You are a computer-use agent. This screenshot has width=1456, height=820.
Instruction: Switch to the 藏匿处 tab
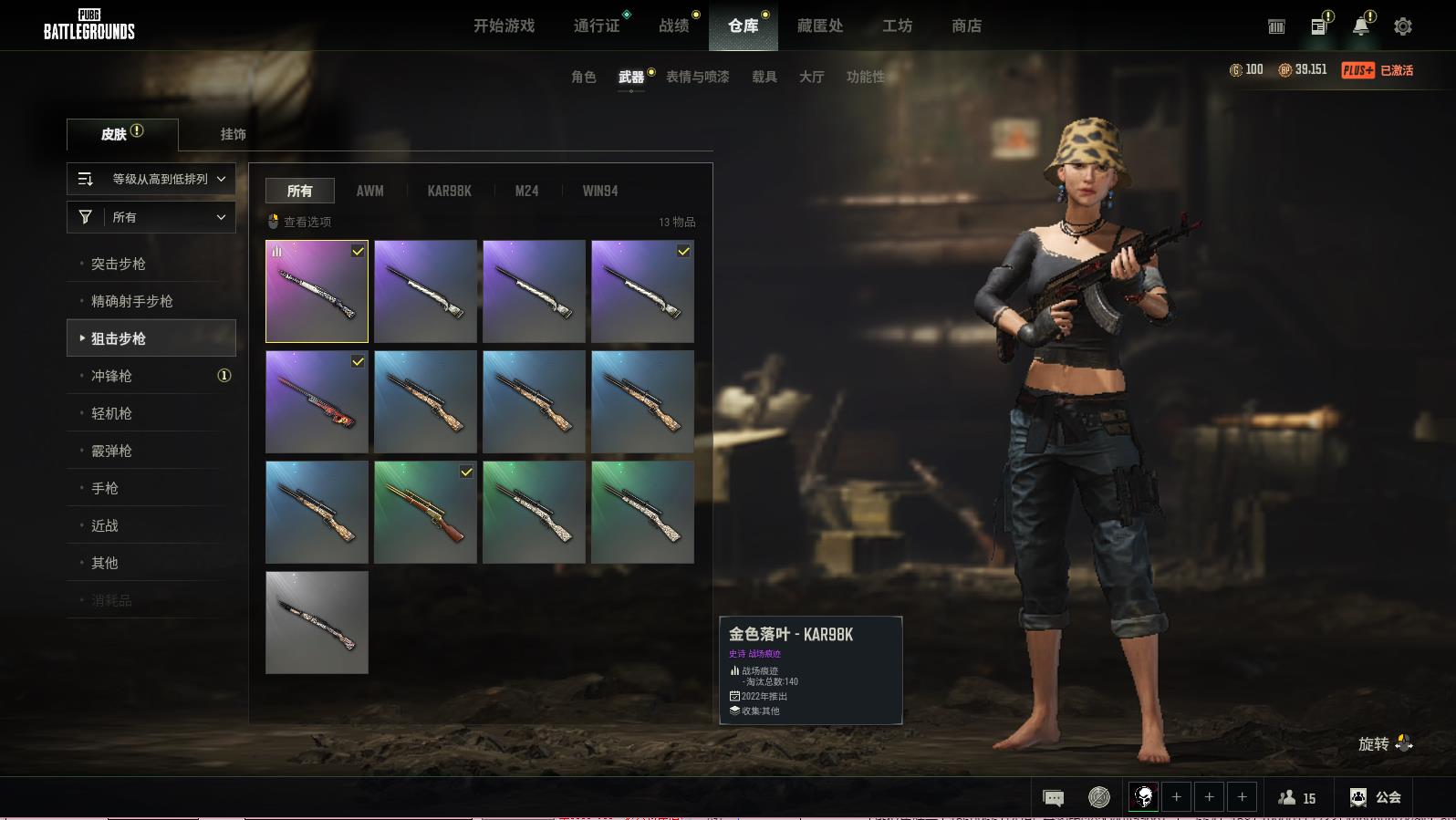[819, 26]
